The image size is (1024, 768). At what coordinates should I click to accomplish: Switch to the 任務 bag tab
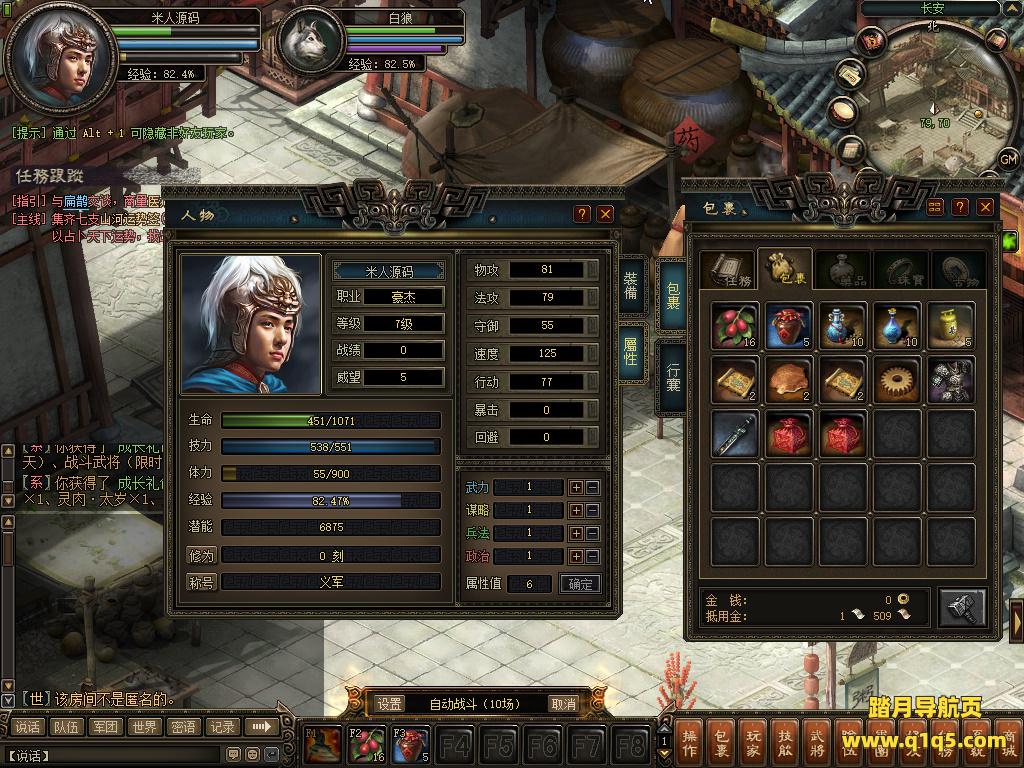click(x=726, y=272)
